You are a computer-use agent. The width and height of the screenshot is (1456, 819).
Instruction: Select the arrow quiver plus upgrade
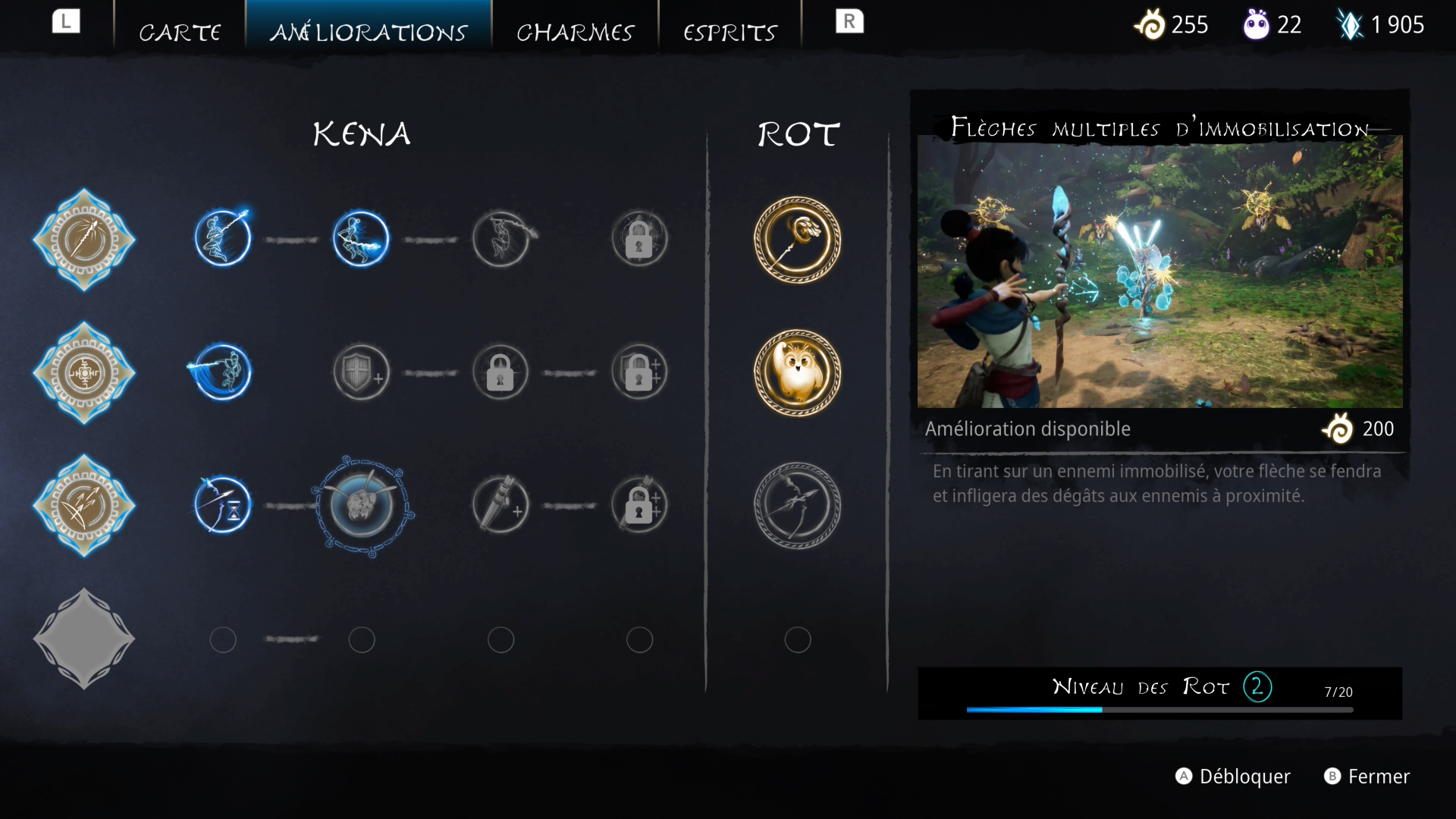(x=500, y=506)
